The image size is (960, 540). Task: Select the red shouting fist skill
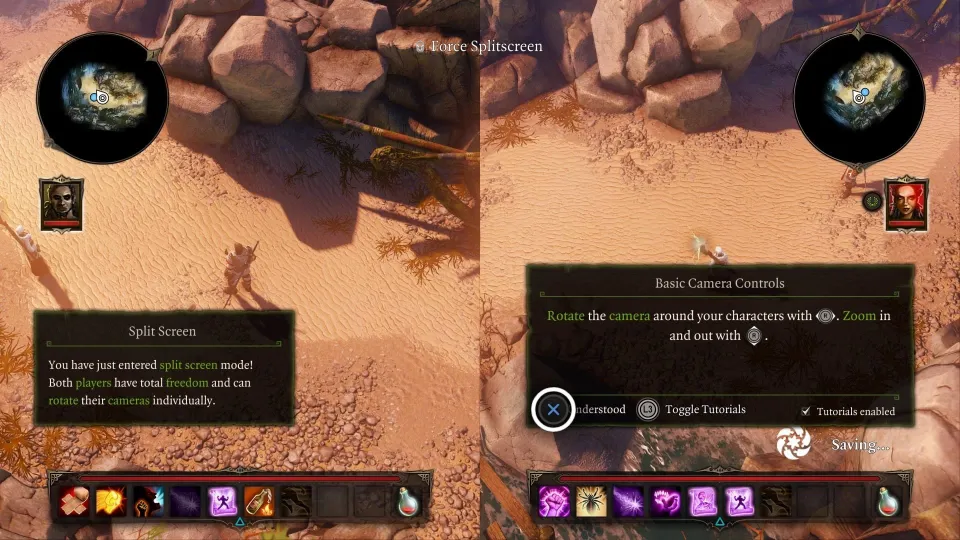tap(150, 500)
